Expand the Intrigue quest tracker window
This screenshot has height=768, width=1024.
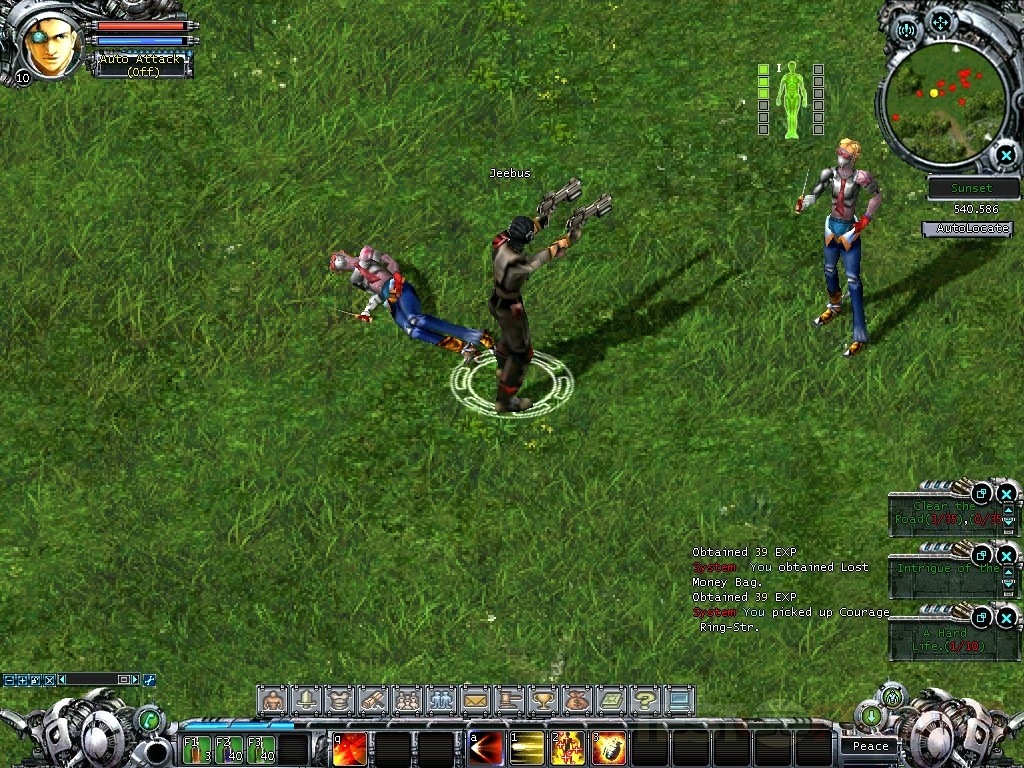pyautogui.click(x=982, y=555)
